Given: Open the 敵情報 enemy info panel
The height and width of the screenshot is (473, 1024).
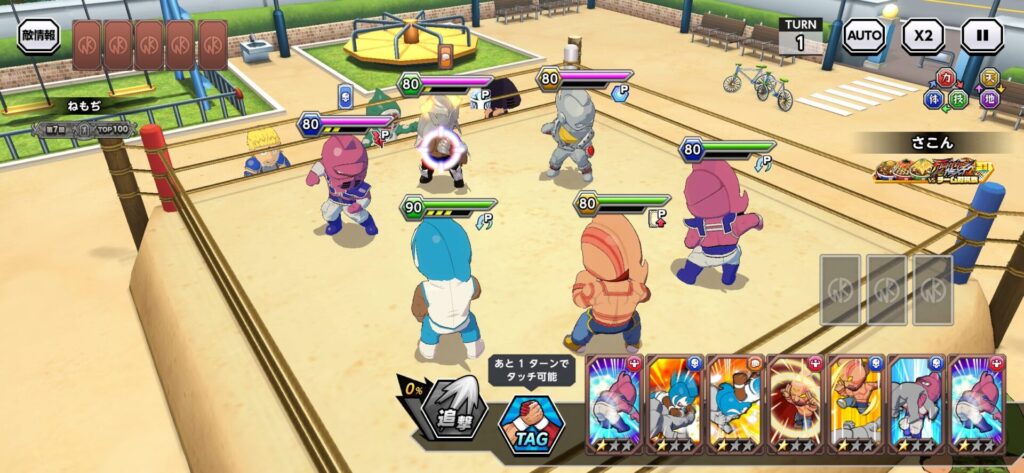Looking at the screenshot, I should [38, 36].
